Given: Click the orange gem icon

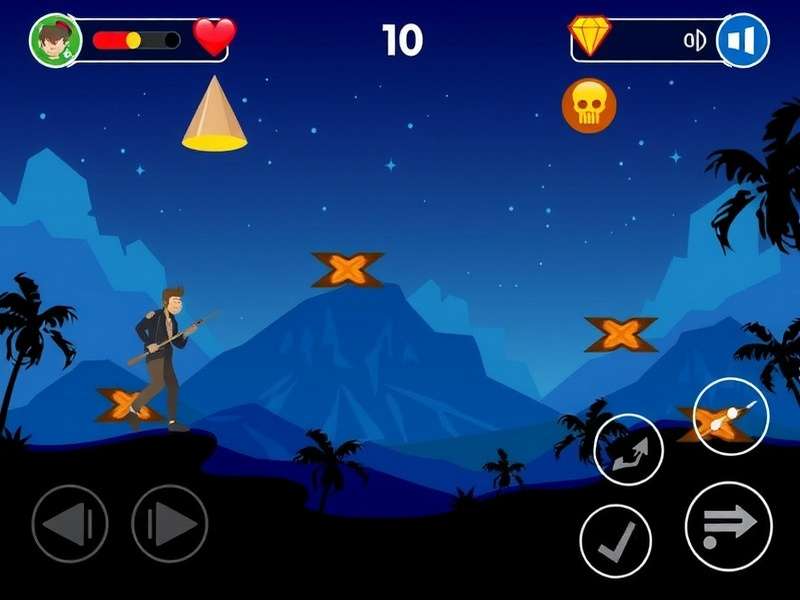Looking at the screenshot, I should click(x=590, y=36).
